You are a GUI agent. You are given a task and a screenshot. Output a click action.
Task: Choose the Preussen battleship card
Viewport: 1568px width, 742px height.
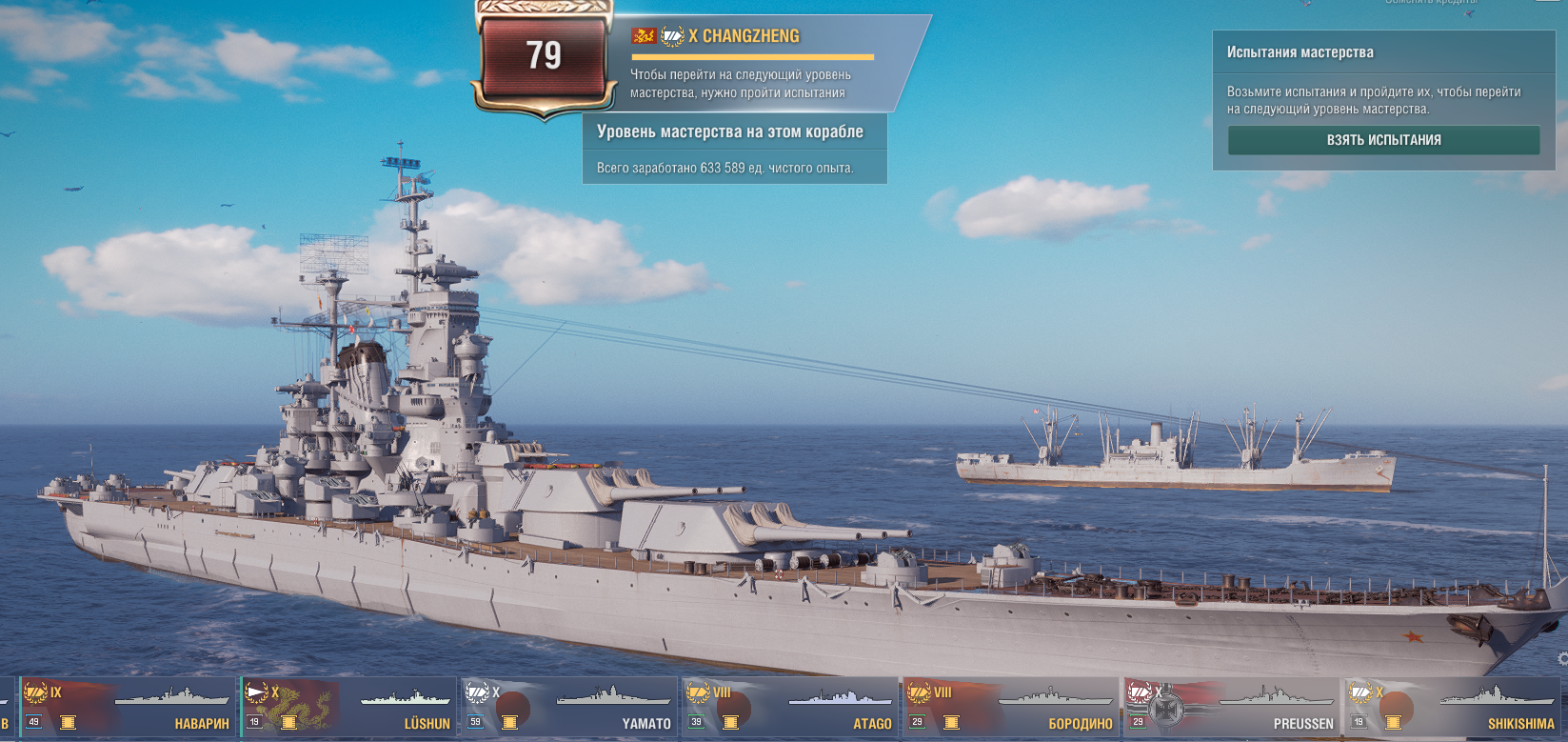point(1229,708)
